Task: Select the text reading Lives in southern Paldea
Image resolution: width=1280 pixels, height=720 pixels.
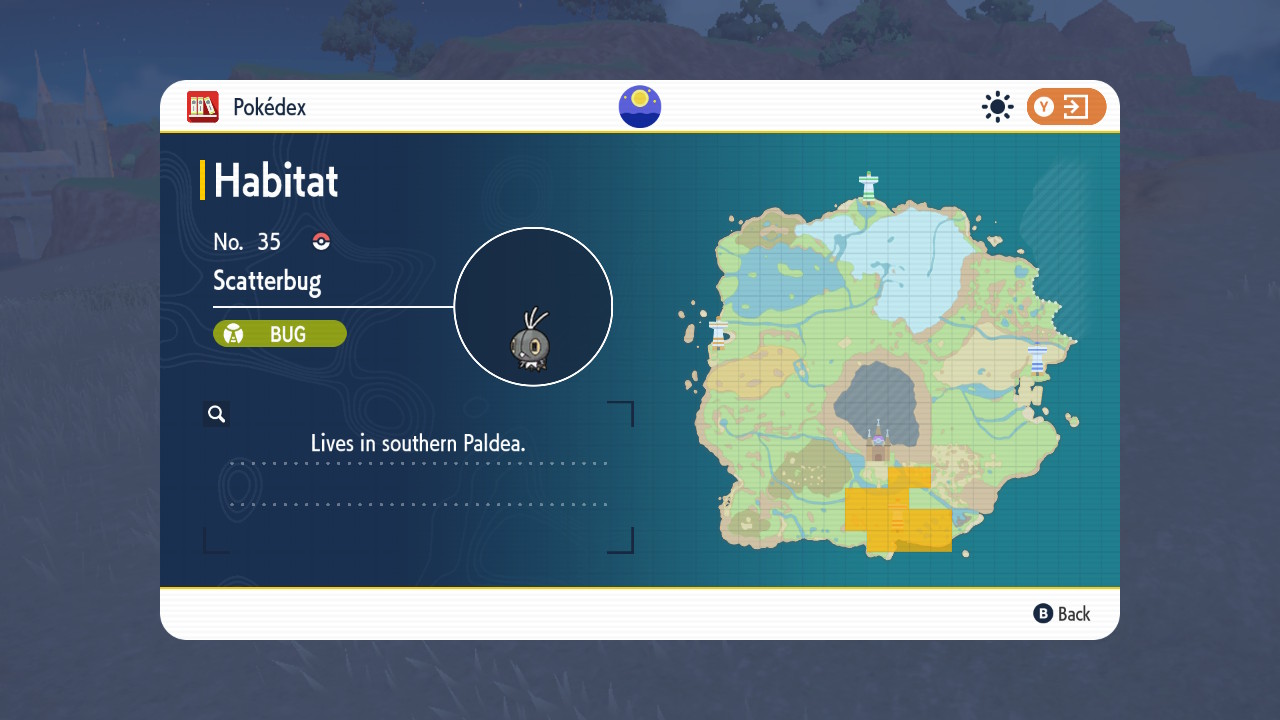Action: point(419,442)
